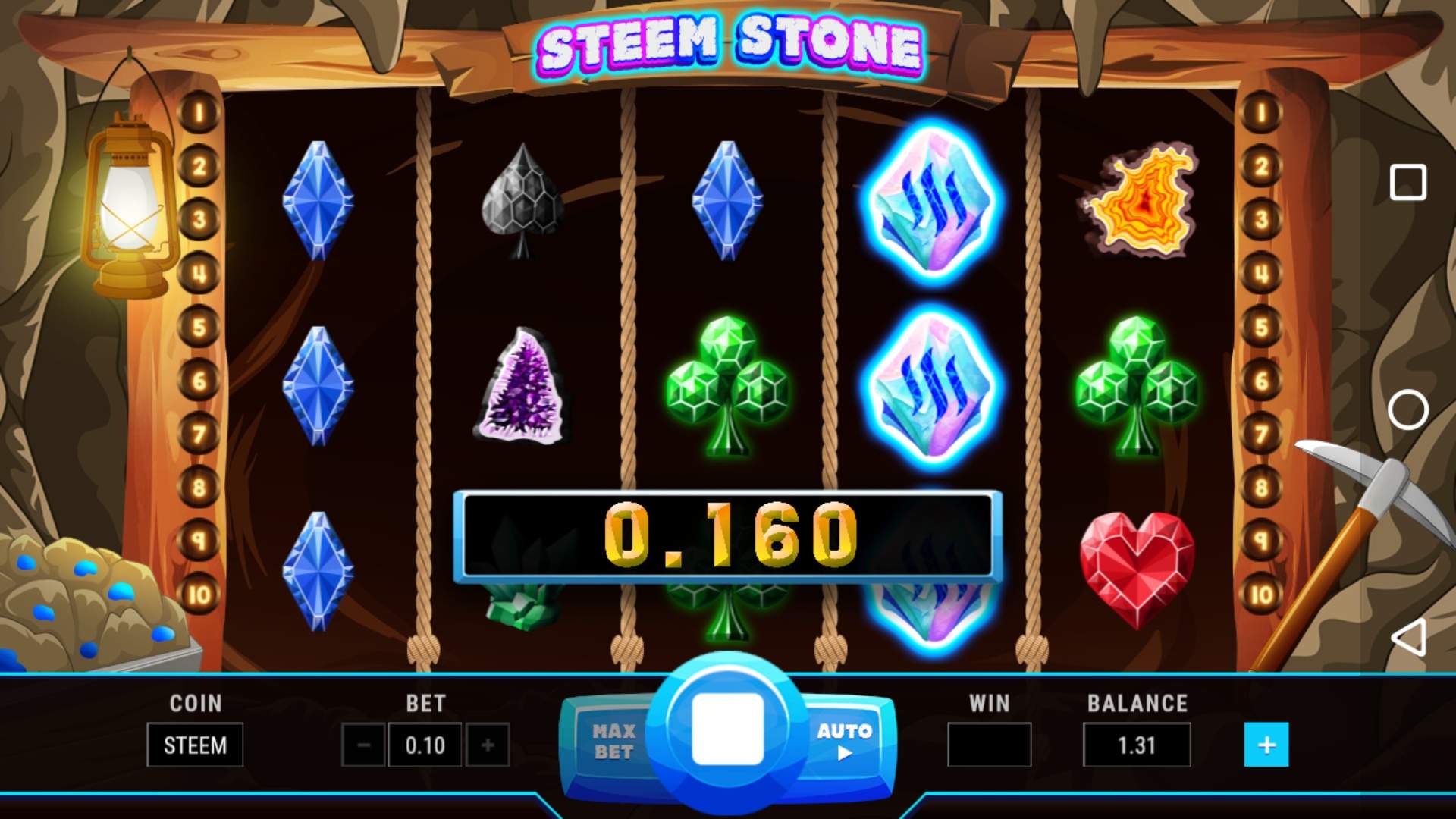The image size is (1456, 819).
Task: Open Android recent apps square button
Action: [1408, 183]
